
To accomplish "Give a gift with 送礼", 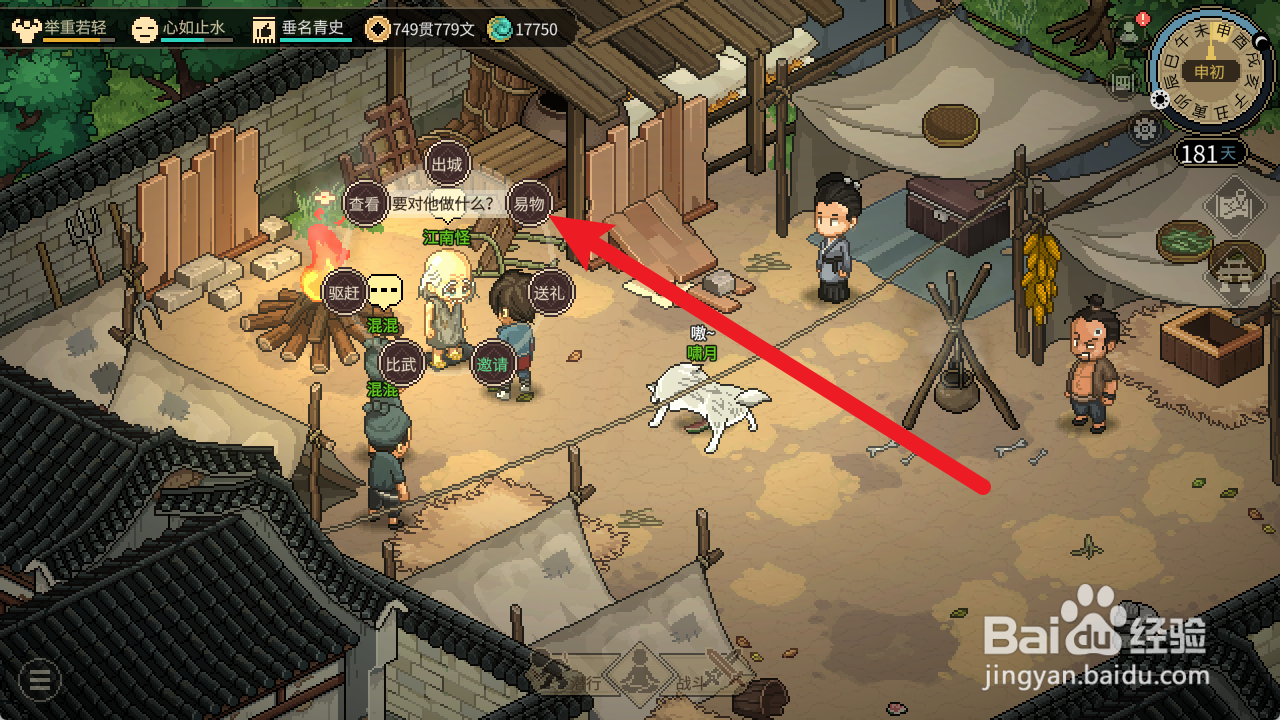I will click(x=551, y=292).
